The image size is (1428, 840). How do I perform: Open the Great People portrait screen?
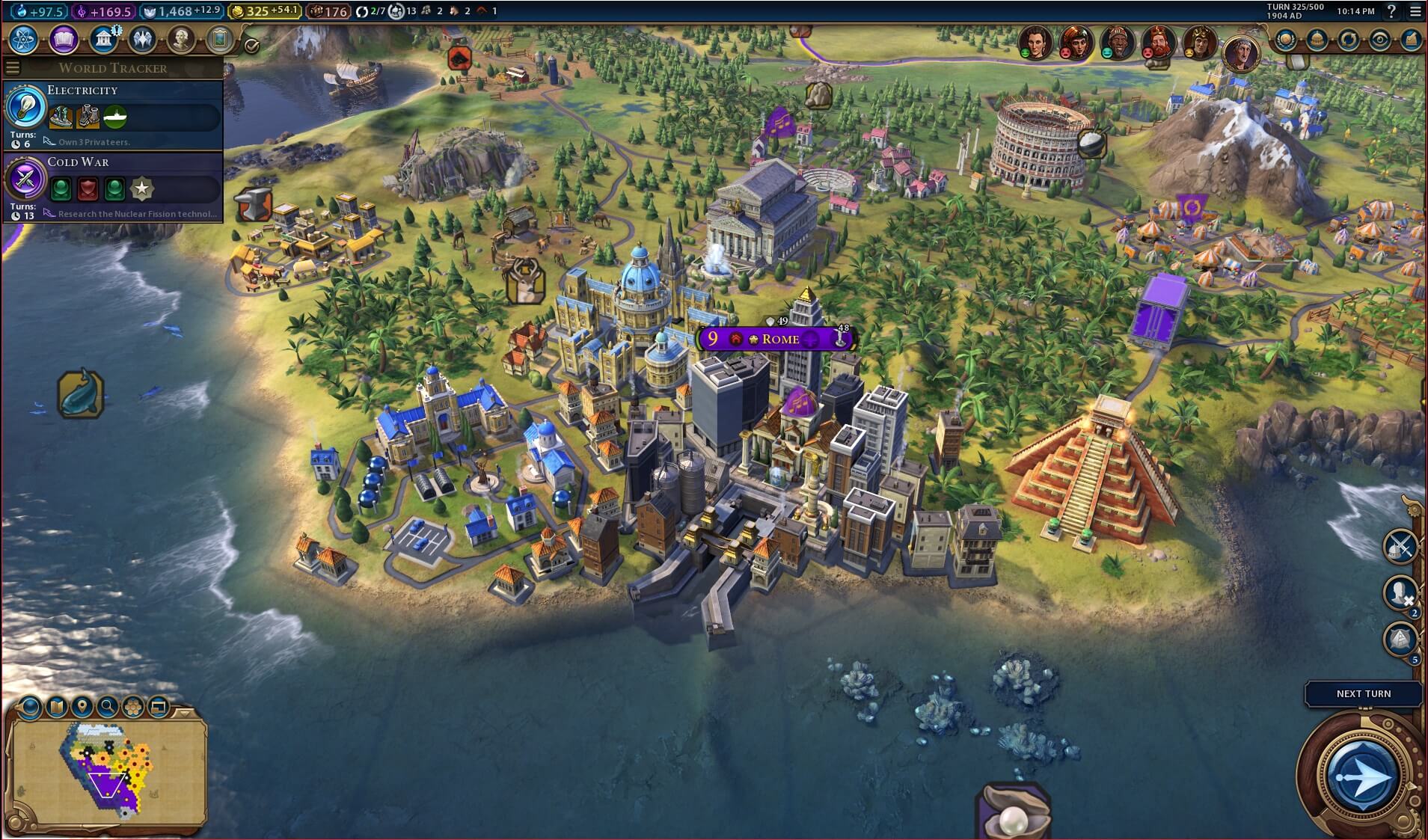pos(180,39)
